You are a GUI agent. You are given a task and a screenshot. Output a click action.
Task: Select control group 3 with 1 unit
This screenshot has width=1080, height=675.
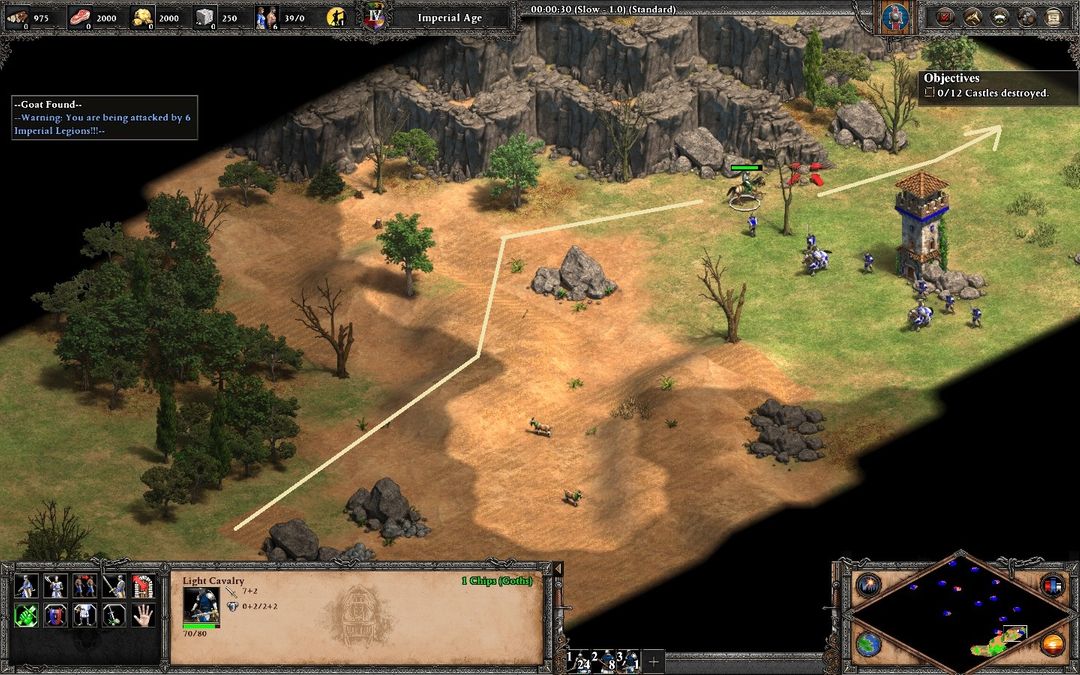630,660
